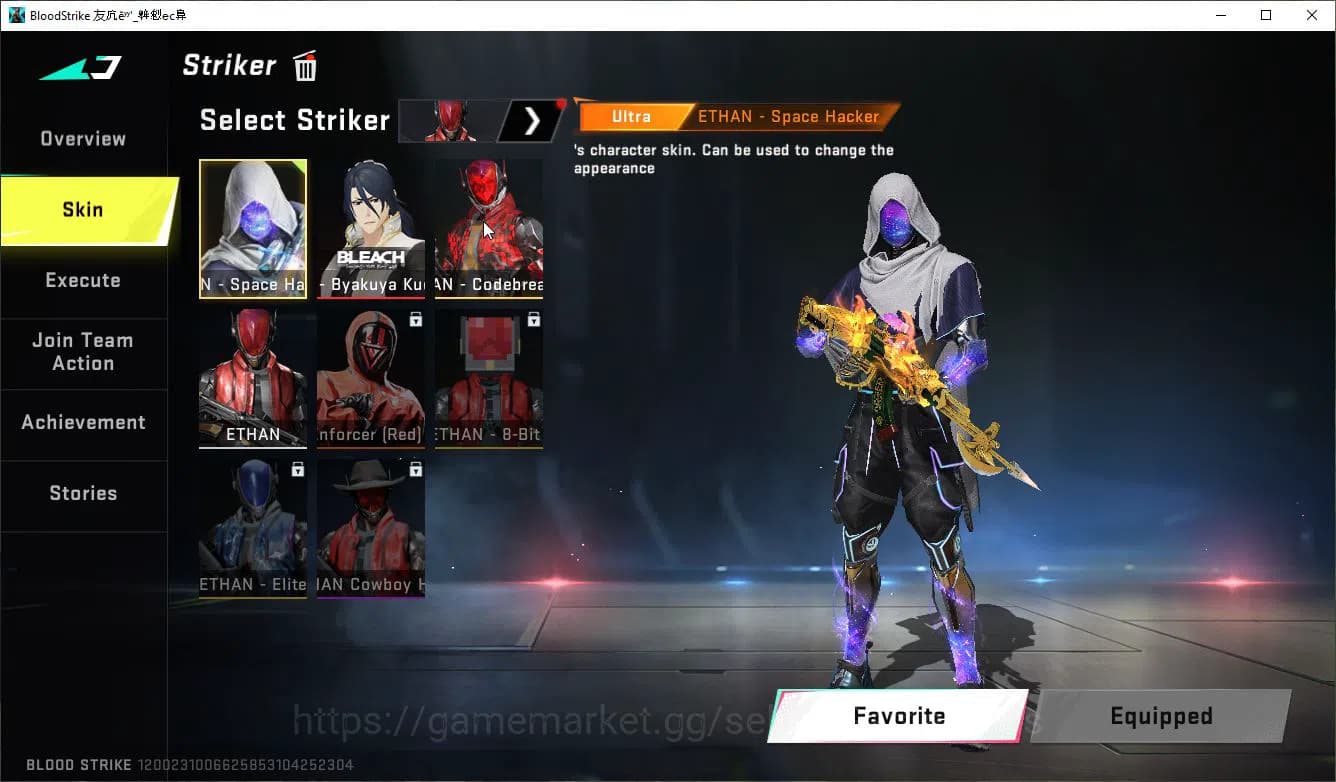
Task: Switch to the Overview tab
Action: point(82,138)
